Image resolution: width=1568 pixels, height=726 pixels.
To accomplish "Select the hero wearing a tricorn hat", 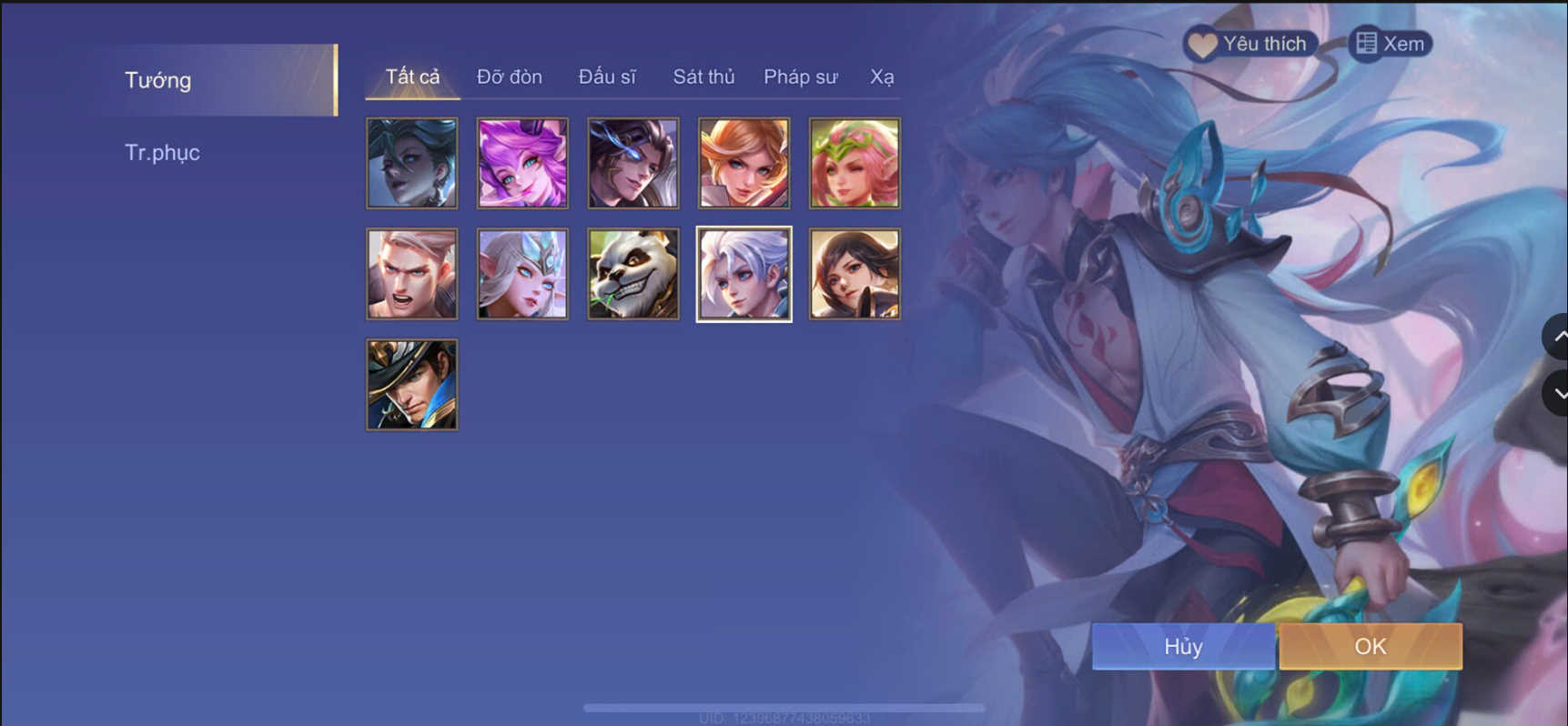I will [x=411, y=384].
